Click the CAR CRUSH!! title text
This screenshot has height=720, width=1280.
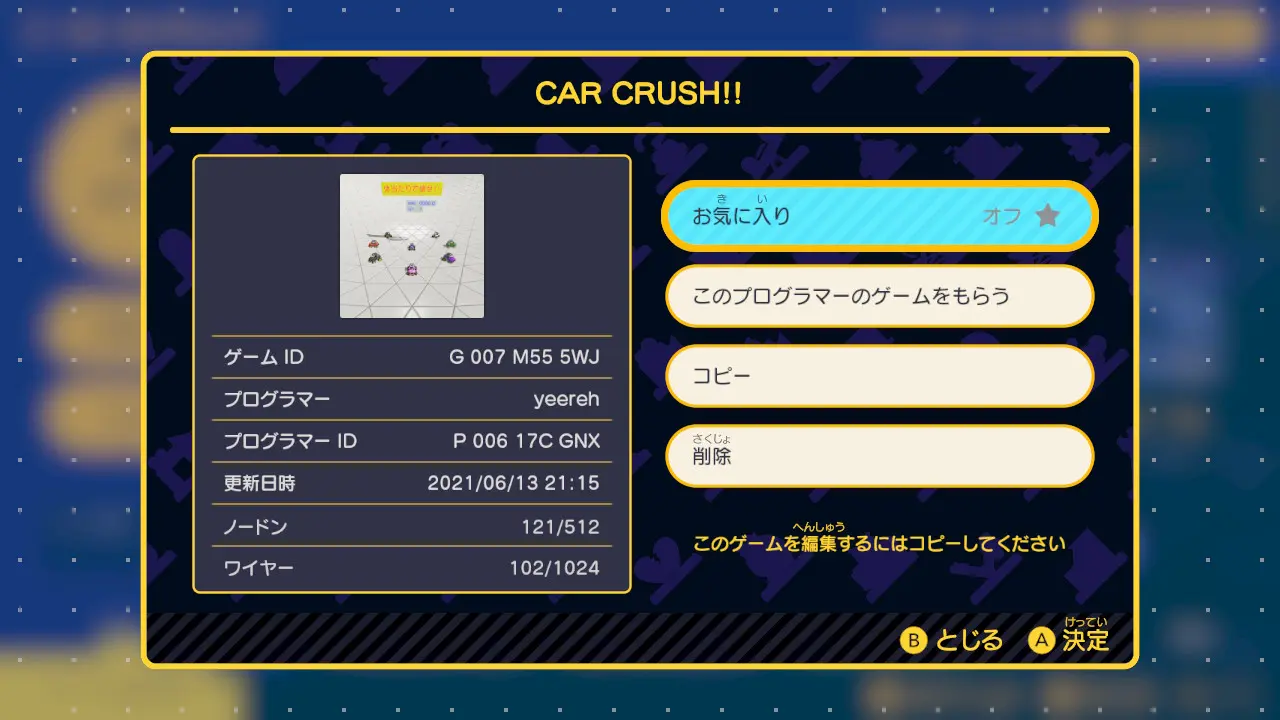pos(639,94)
